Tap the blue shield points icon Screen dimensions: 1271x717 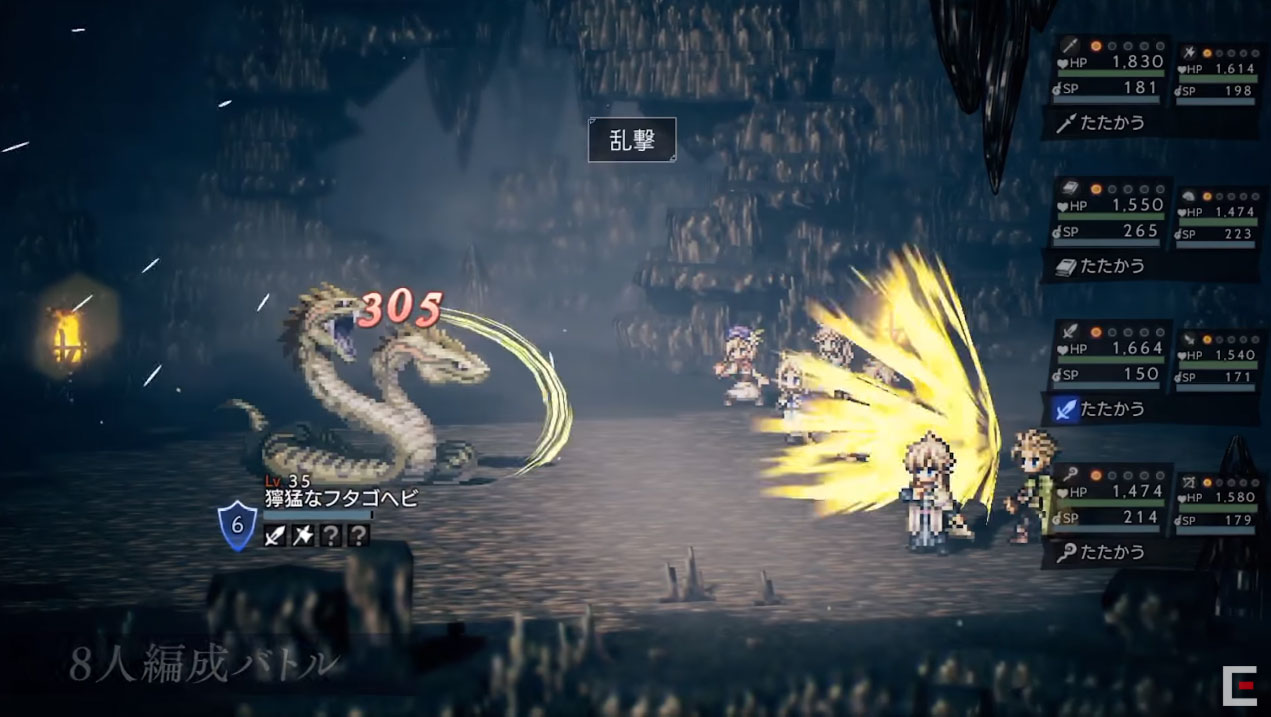coord(238,526)
